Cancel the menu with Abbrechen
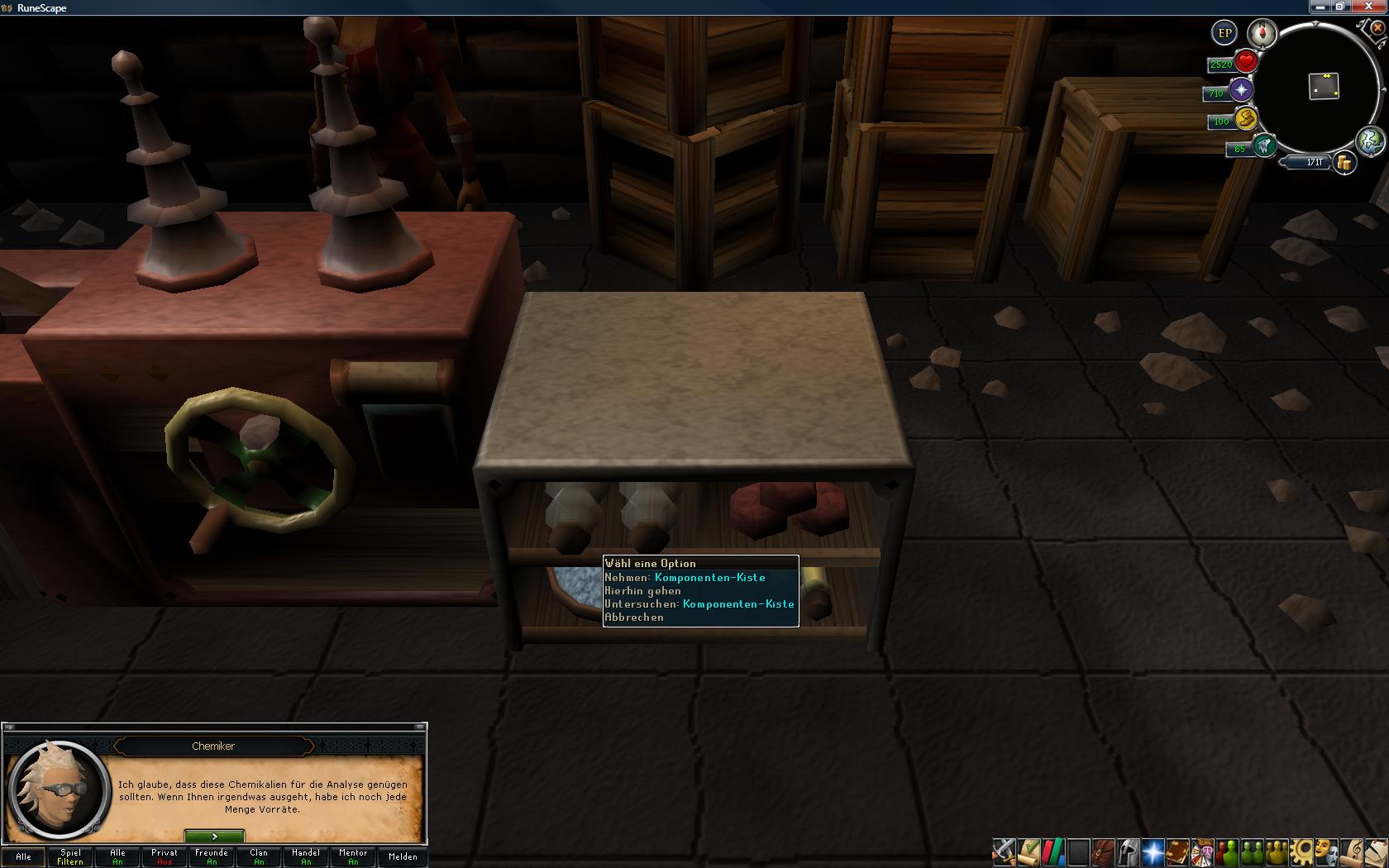Image resolution: width=1389 pixels, height=868 pixels. pyautogui.click(x=634, y=618)
